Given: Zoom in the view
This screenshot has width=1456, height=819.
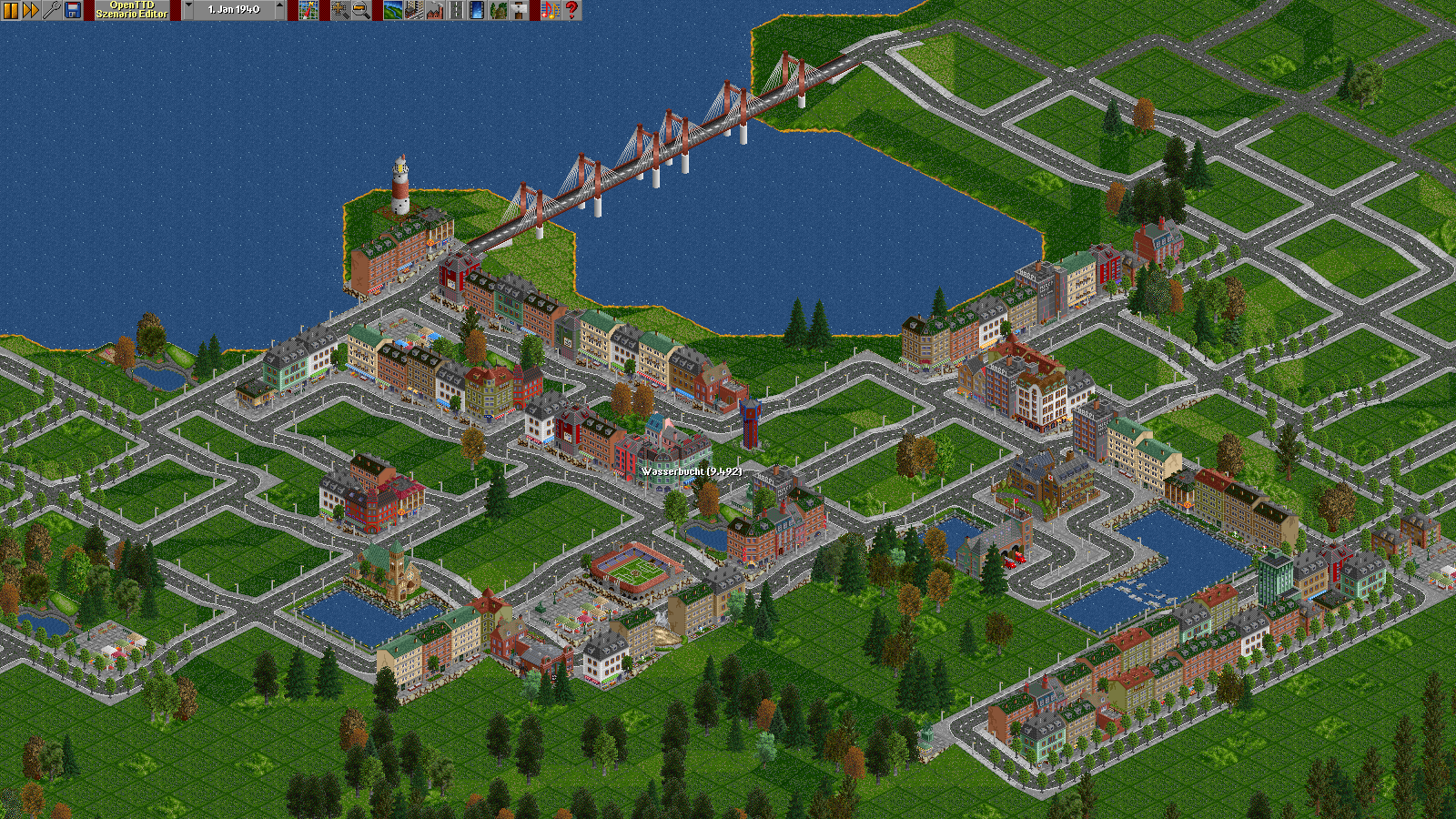Looking at the screenshot, I should click(340, 10).
